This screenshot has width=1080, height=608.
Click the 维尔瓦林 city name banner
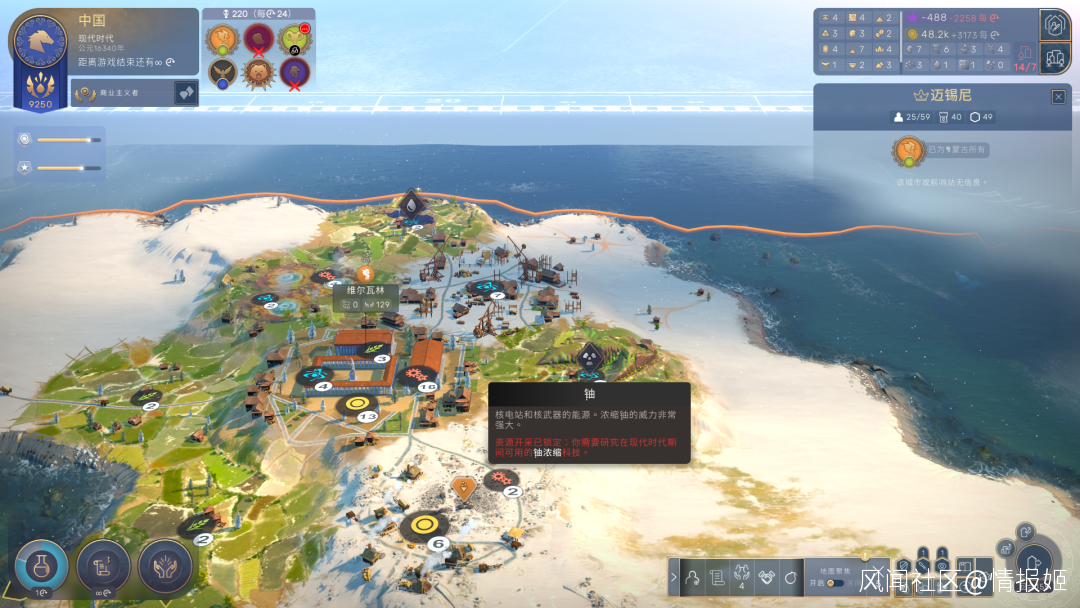(366, 291)
